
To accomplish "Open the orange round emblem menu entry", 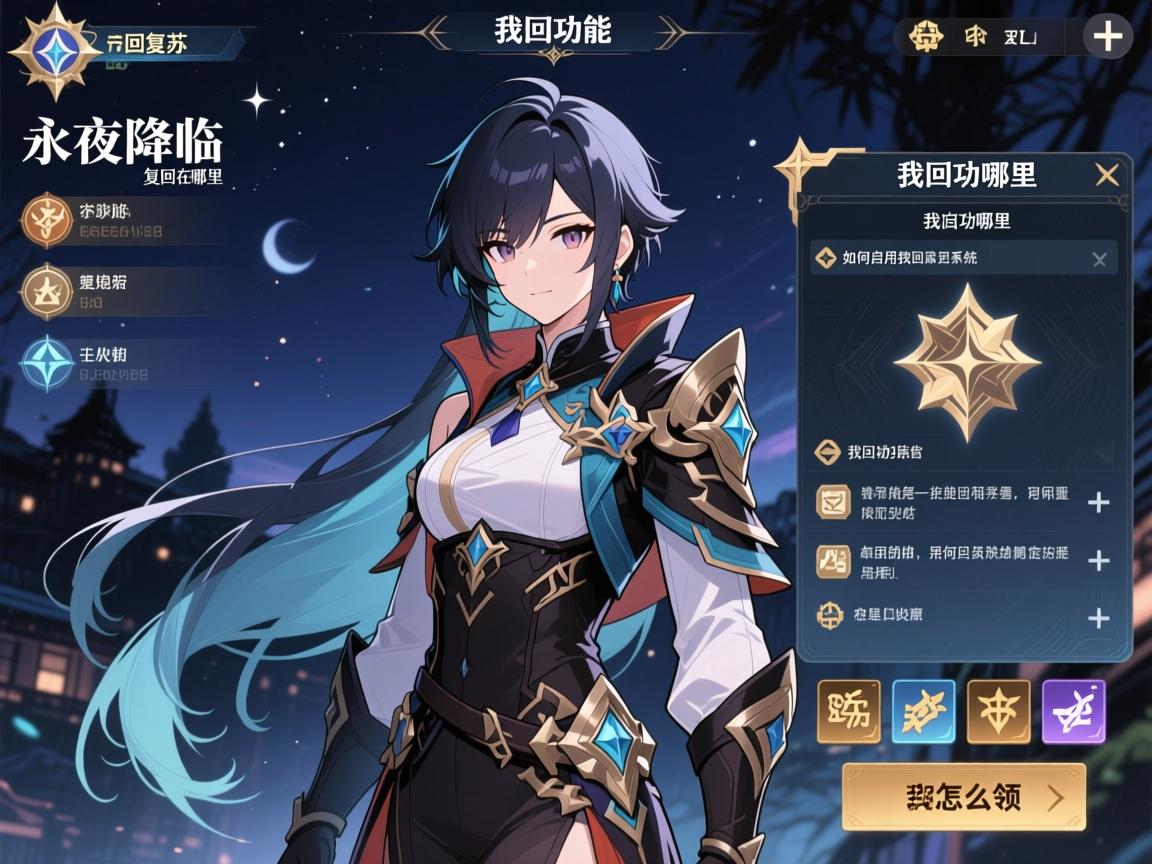I will [46, 219].
